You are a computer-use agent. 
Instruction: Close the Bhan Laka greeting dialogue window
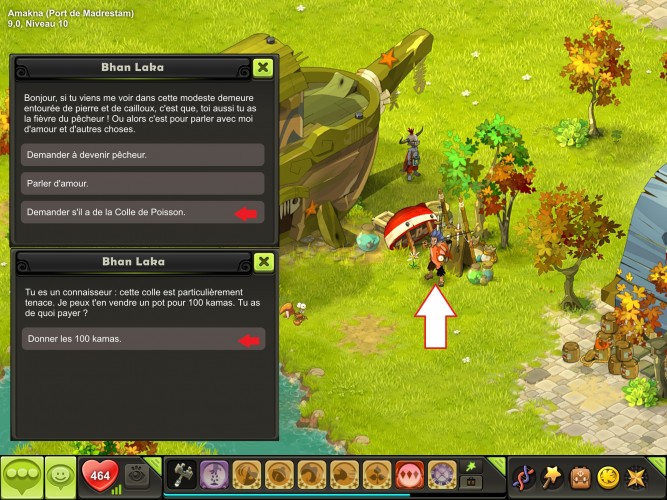pyautogui.click(x=262, y=67)
